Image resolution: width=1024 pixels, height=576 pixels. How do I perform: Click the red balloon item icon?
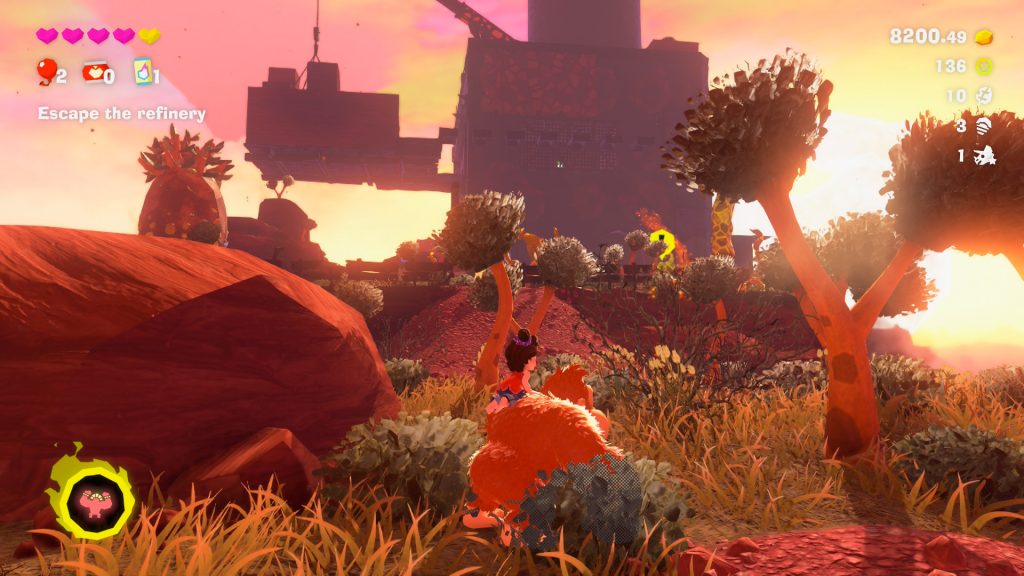(46, 70)
